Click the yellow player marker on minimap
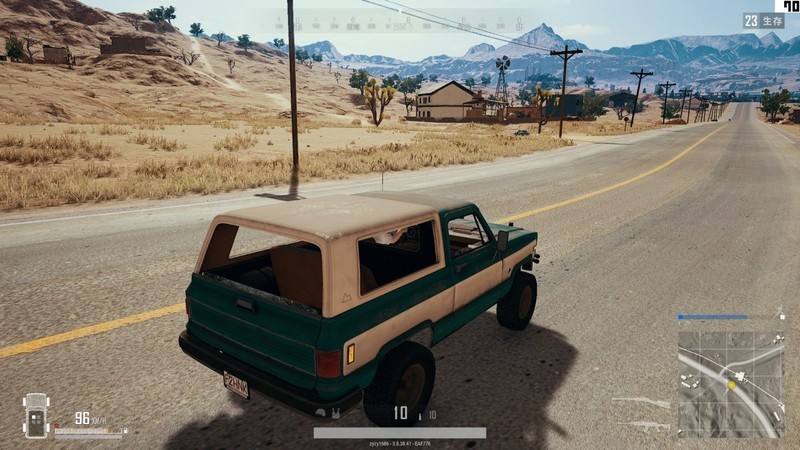This screenshot has width=800, height=450. click(732, 384)
